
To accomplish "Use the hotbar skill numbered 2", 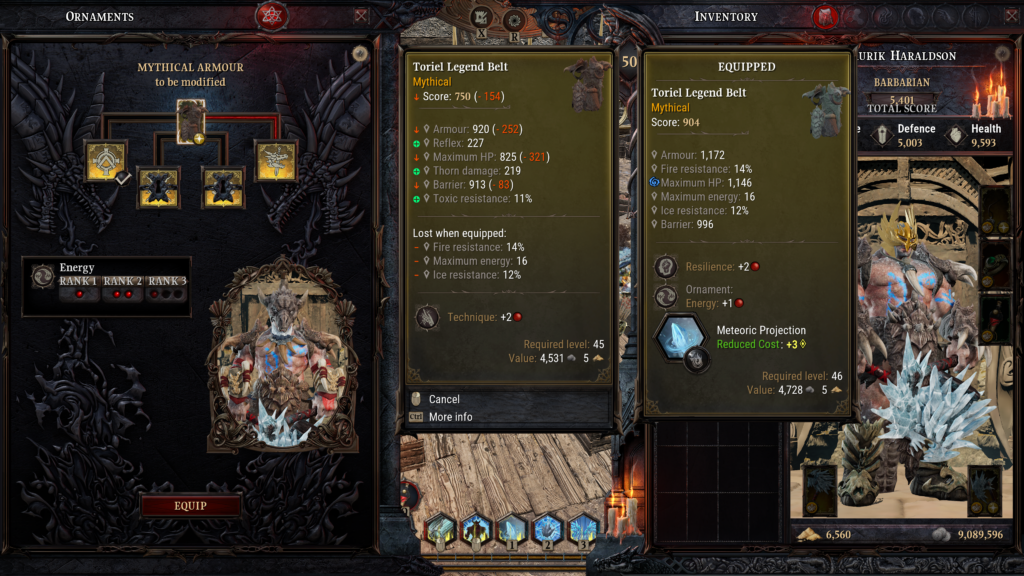I will pos(547,530).
